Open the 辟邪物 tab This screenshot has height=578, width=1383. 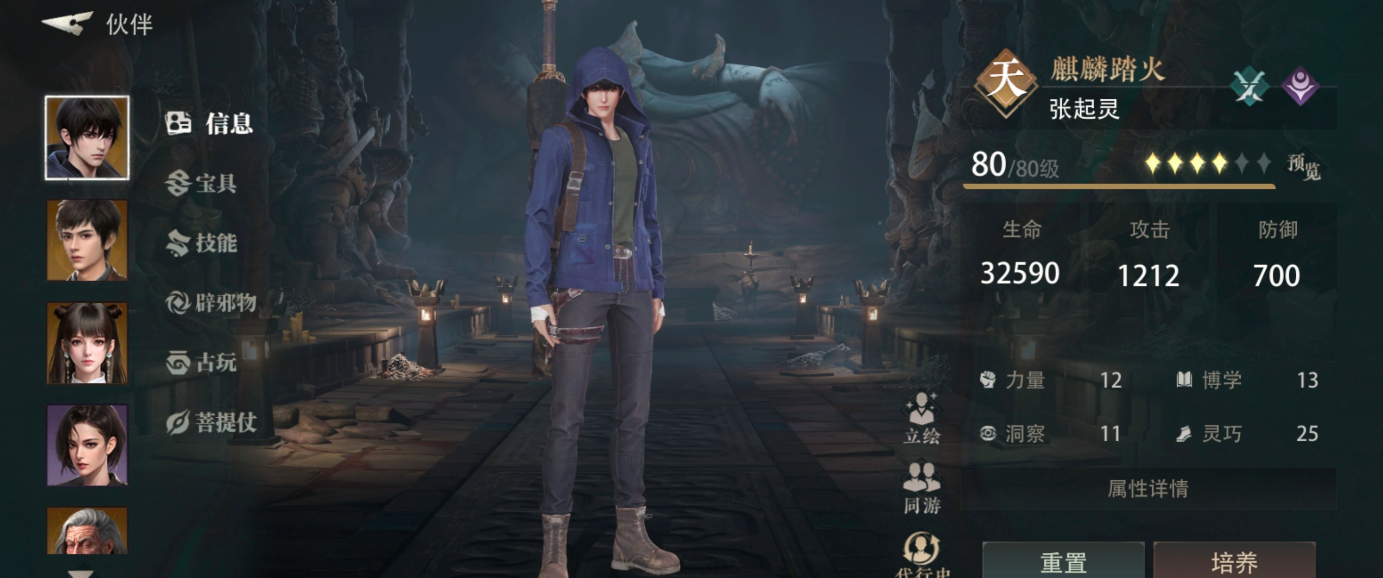pos(211,303)
